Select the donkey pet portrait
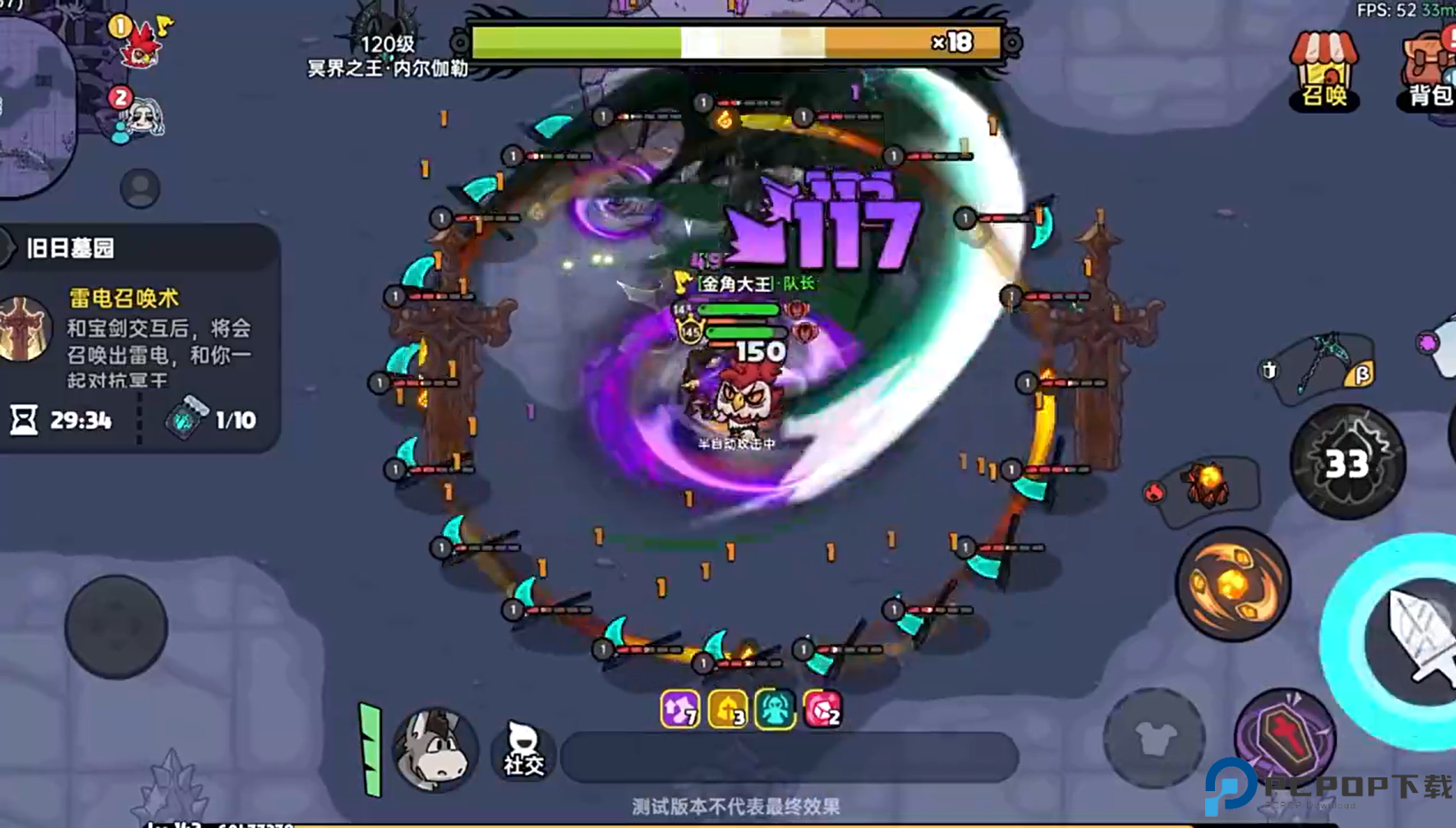The width and height of the screenshot is (1456, 828). (435, 749)
